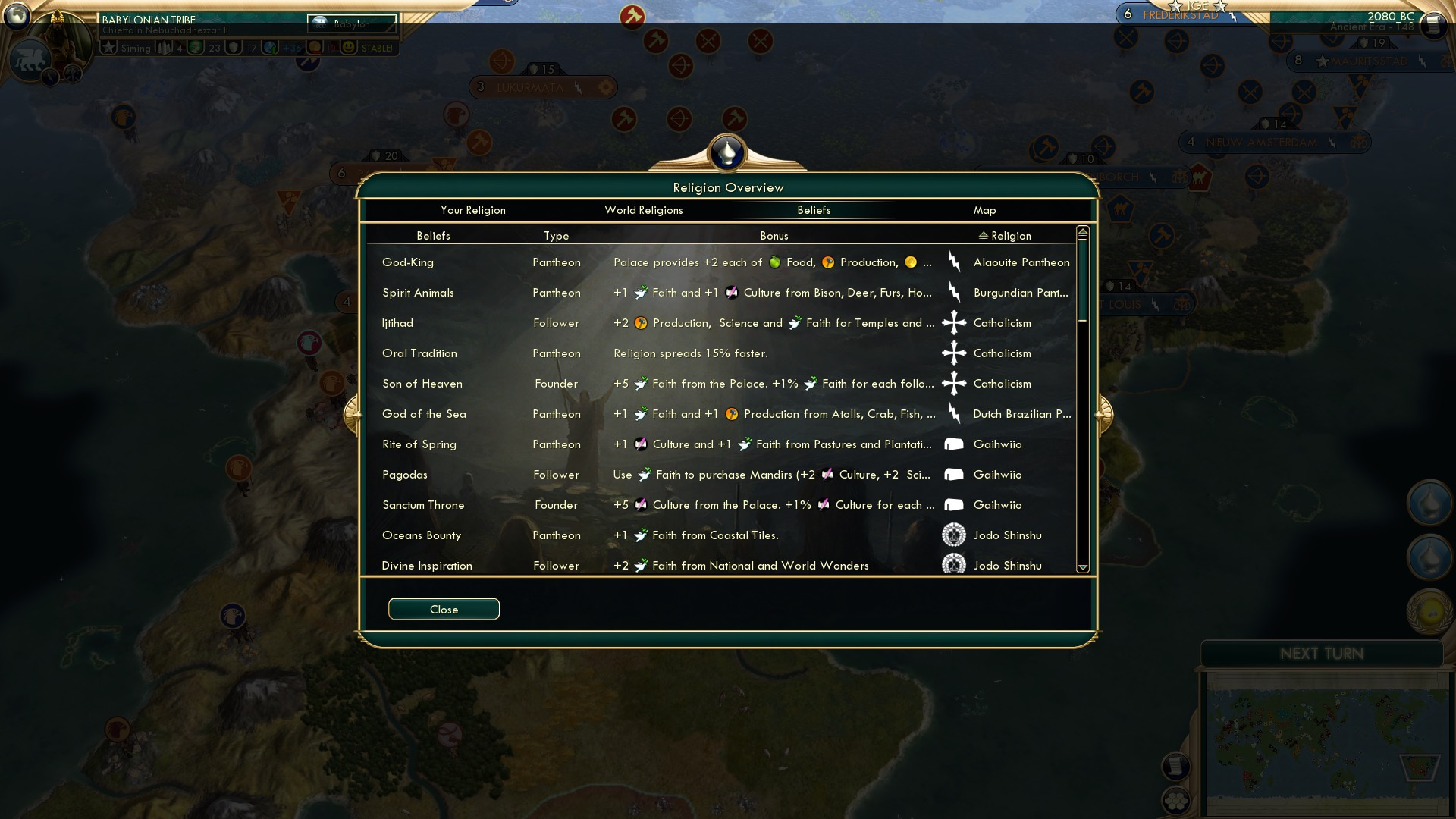Click the happiness face icon in the top bar
The image size is (1456, 819).
coord(347,47)
